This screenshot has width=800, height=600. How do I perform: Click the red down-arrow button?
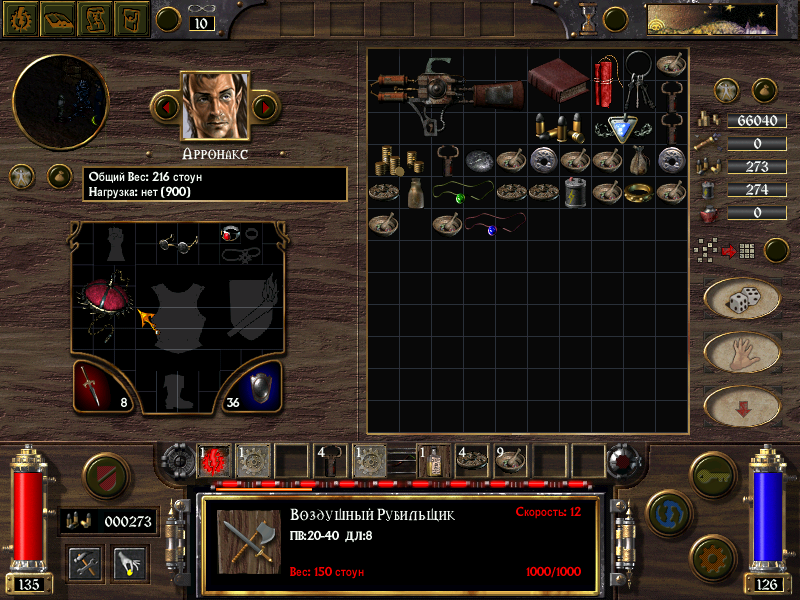point(742,405)
